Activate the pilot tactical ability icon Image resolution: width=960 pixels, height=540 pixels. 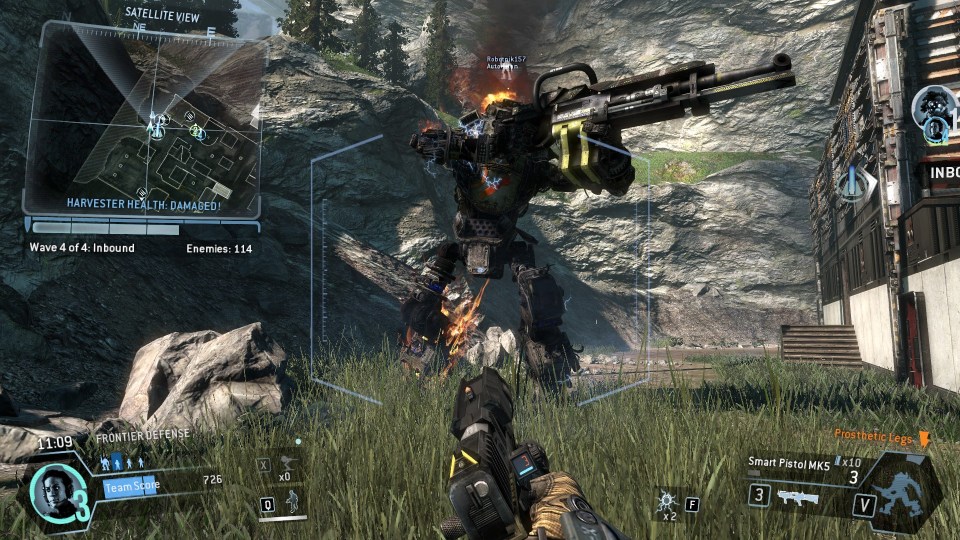pyautogui.click(x=293, y=502)
